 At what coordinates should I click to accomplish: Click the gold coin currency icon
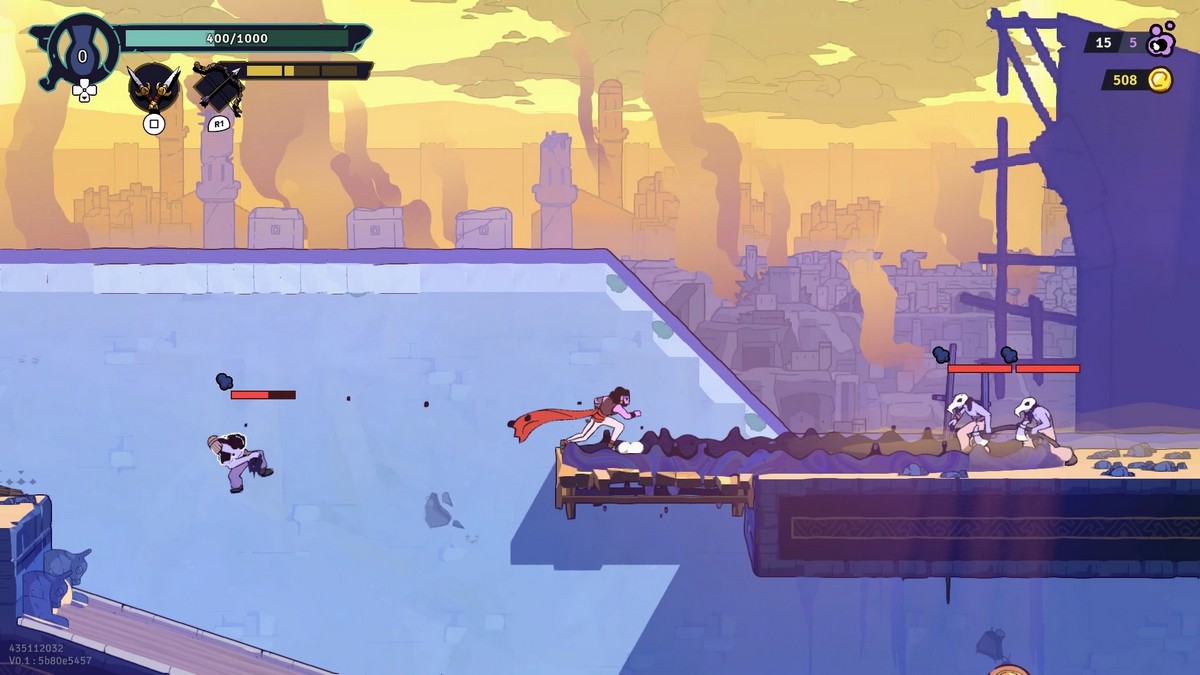click(1159, 80)
